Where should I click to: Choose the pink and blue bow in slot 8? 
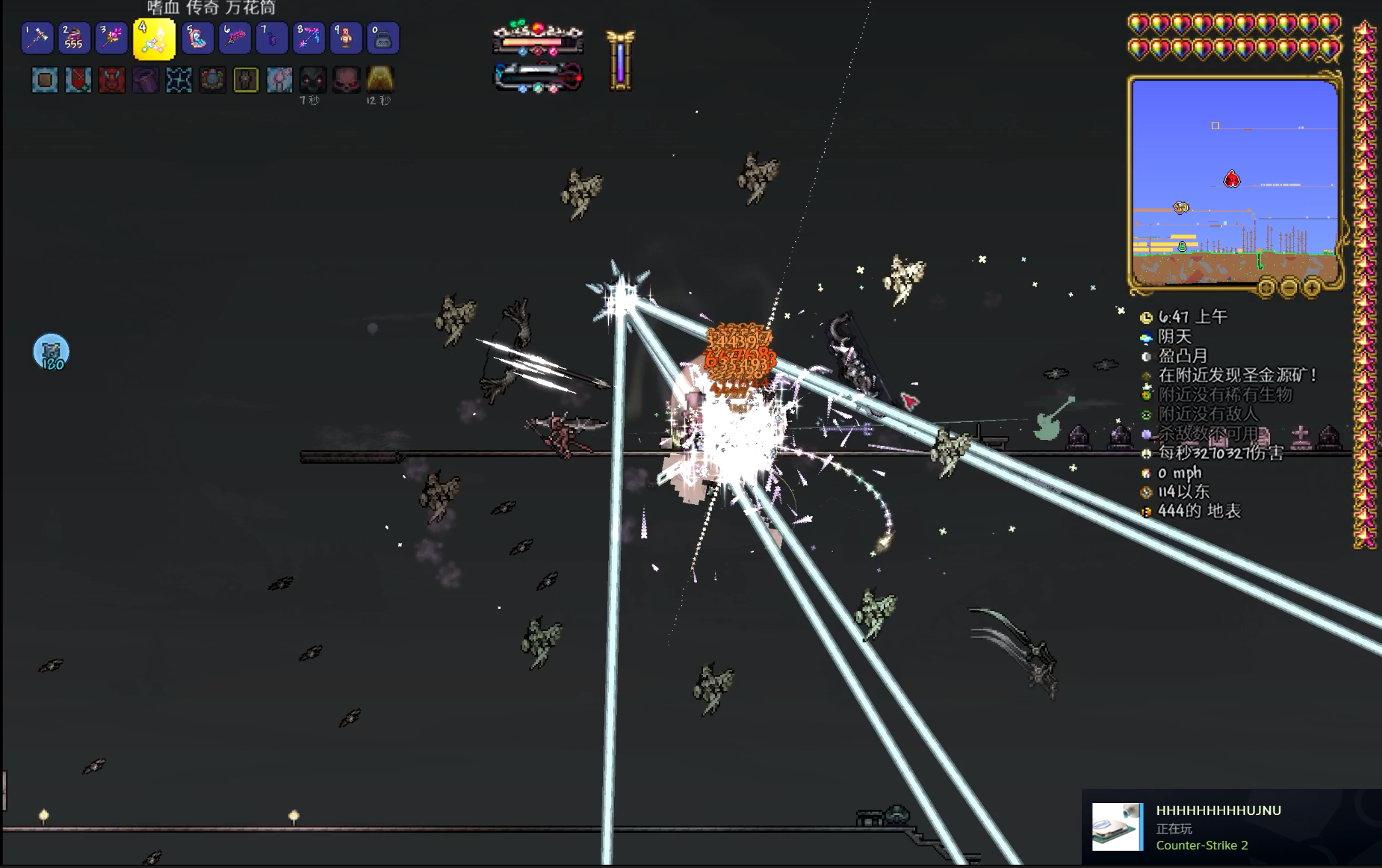pyautogui.click(x=309, y=38)
